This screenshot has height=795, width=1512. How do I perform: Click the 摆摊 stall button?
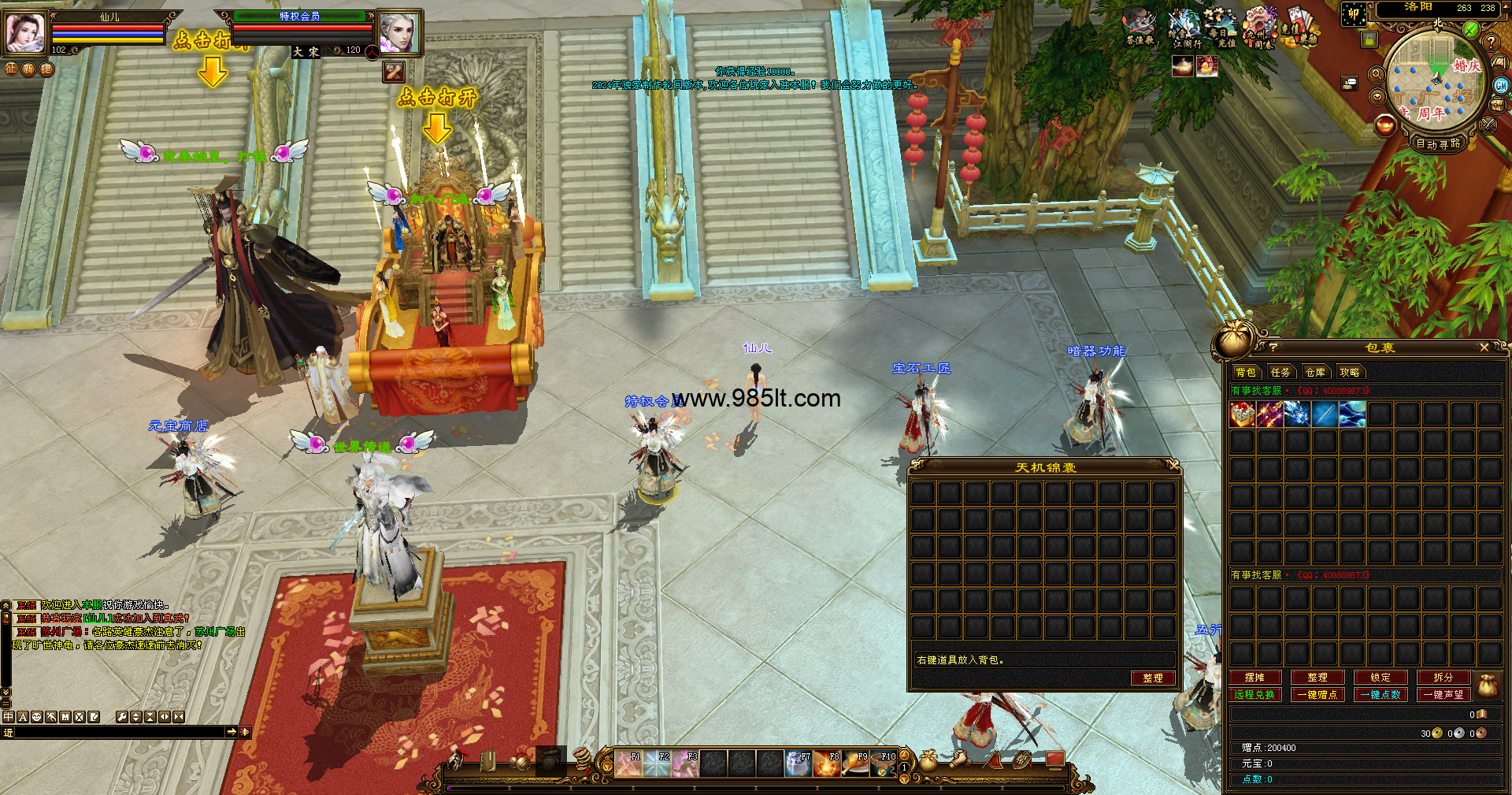pos(1254,678)
